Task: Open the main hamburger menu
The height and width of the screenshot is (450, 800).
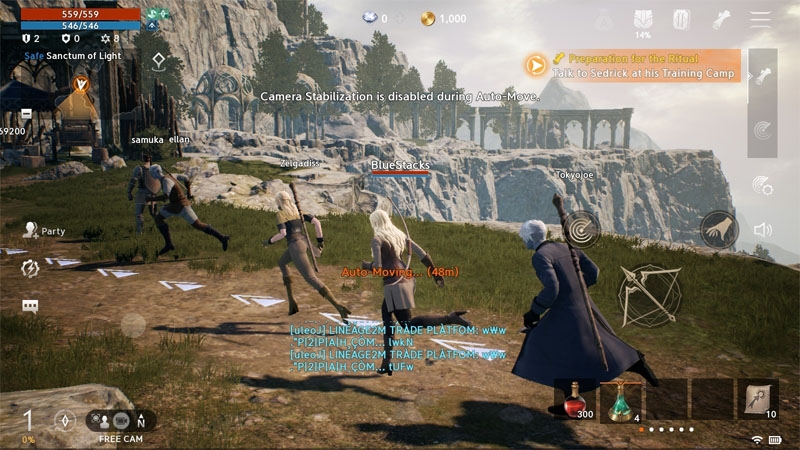Action: pyautogui.click(x=761, y=19)
